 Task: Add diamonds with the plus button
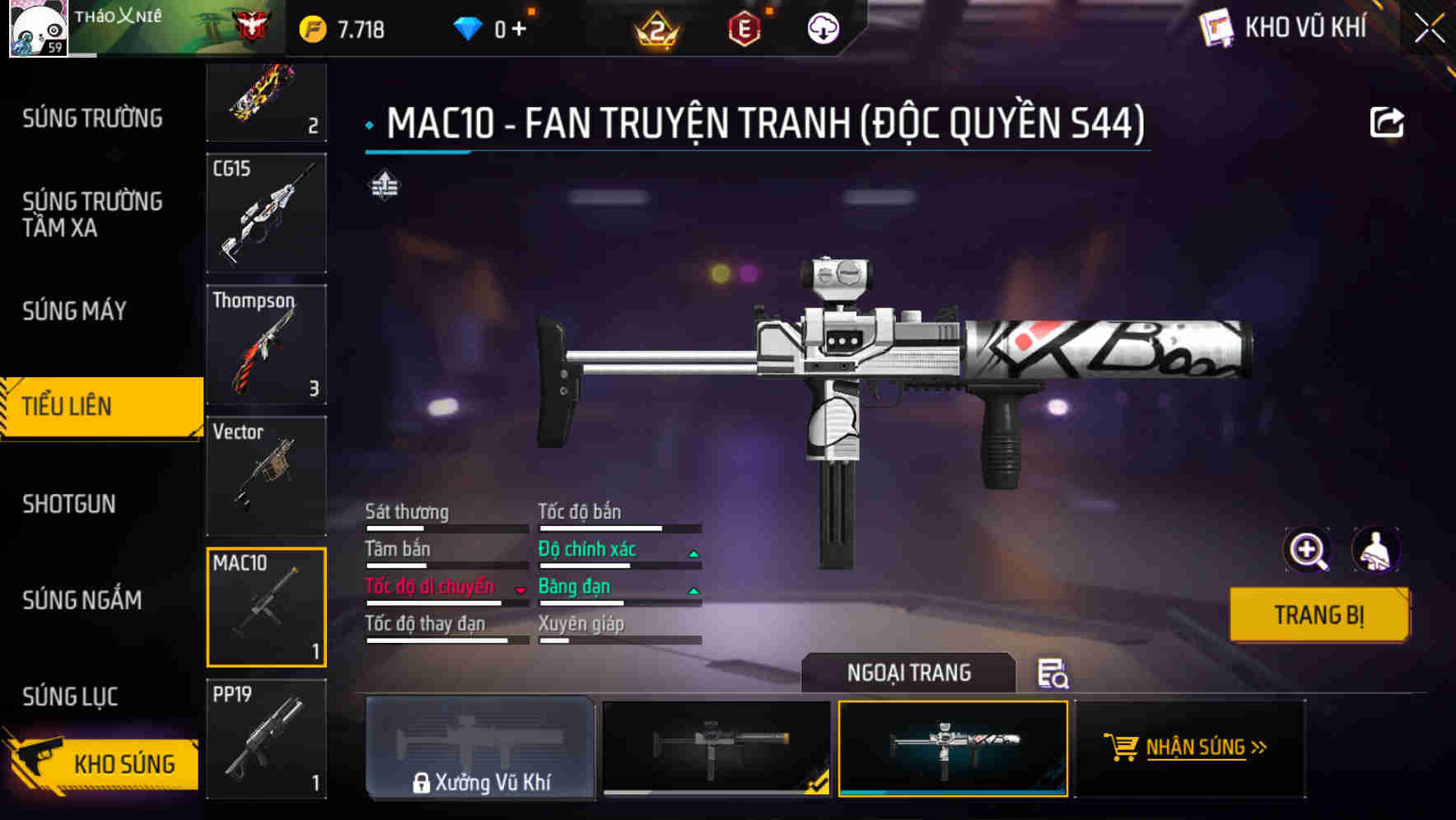pyautogui.click(x=519, y=30)
